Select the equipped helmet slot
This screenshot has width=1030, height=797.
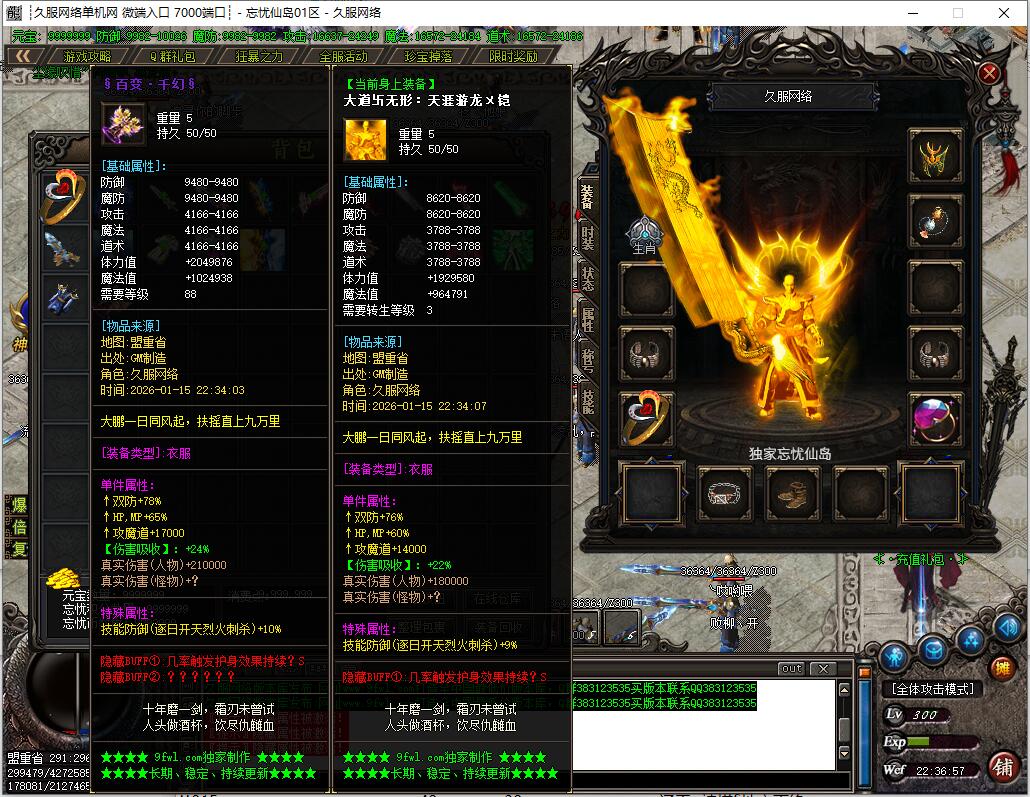(935, 157)
